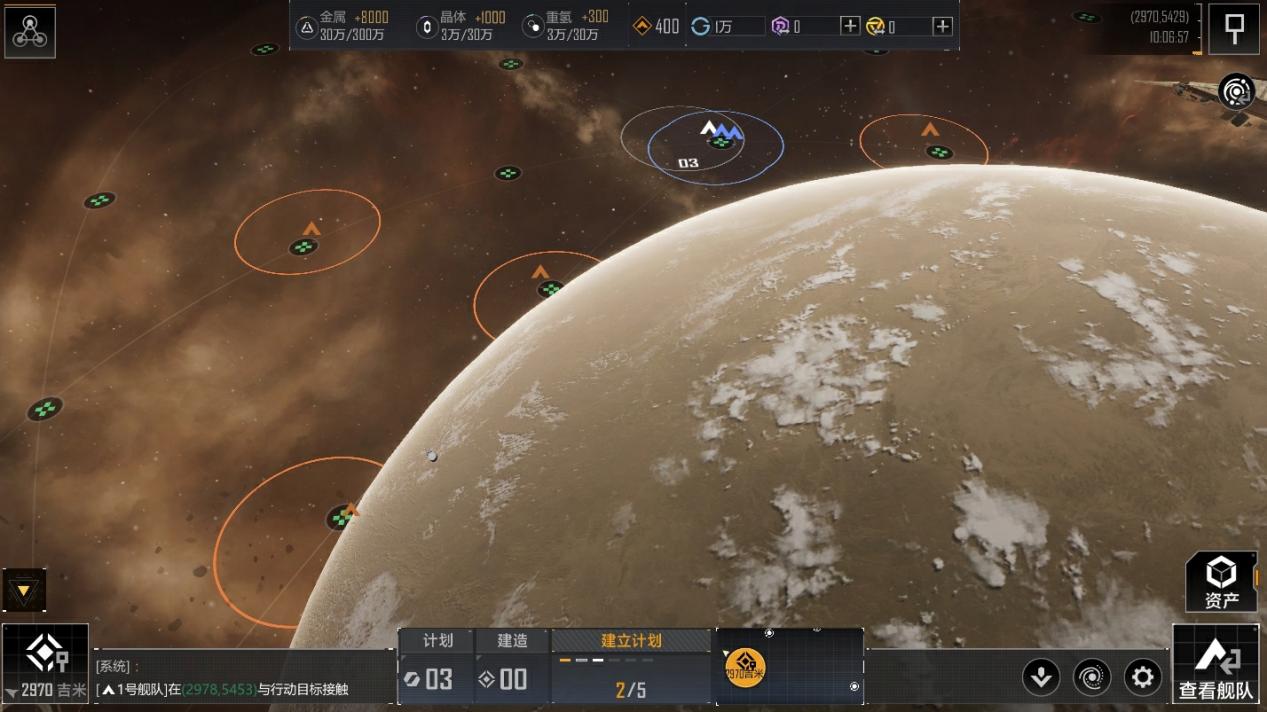Click the 查看舰队 view fleet button
Screen dimensions: 1267x712
click(1215, 665)
